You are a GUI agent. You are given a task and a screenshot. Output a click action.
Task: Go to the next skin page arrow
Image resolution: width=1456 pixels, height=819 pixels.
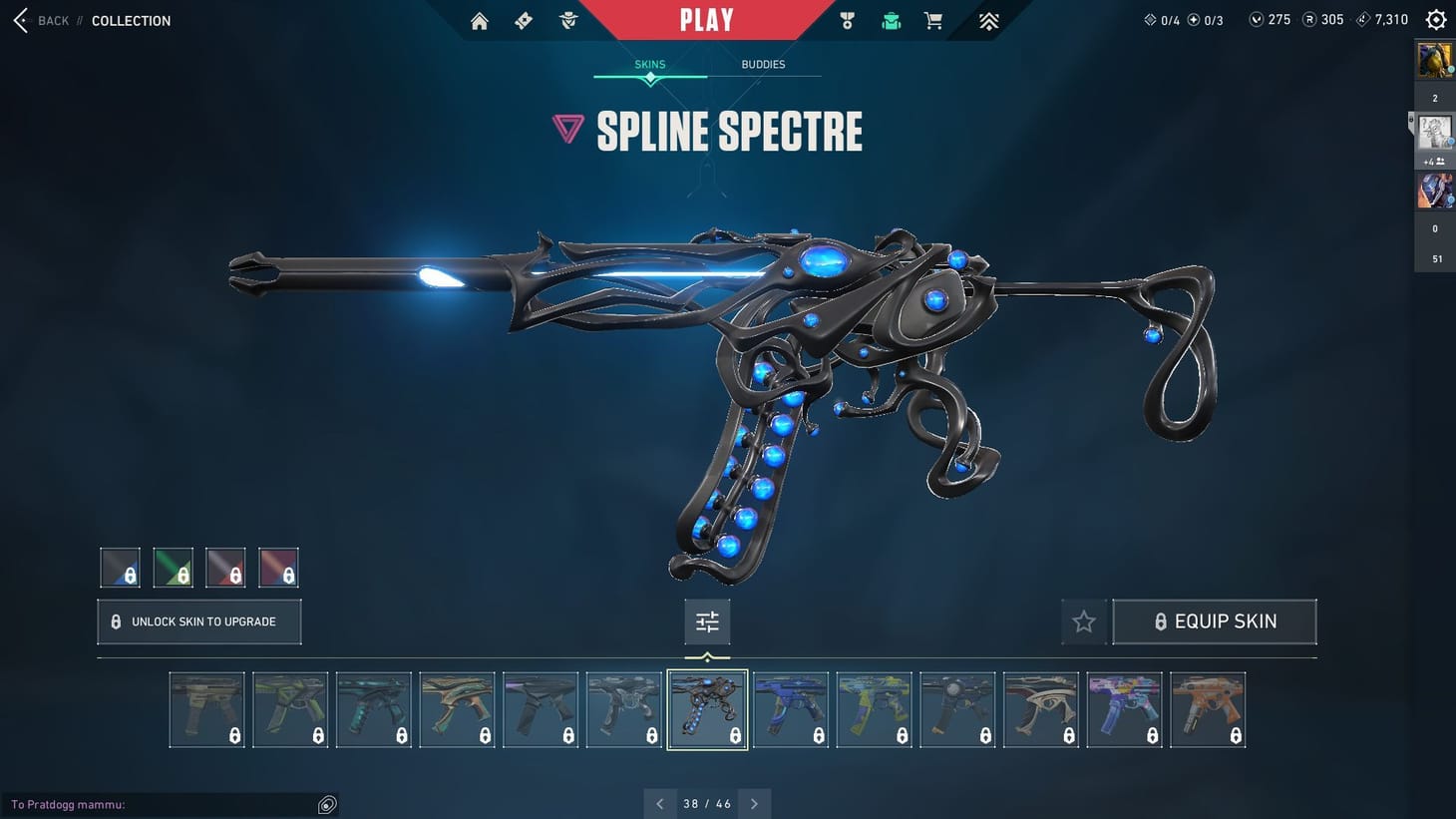(754, 803)
